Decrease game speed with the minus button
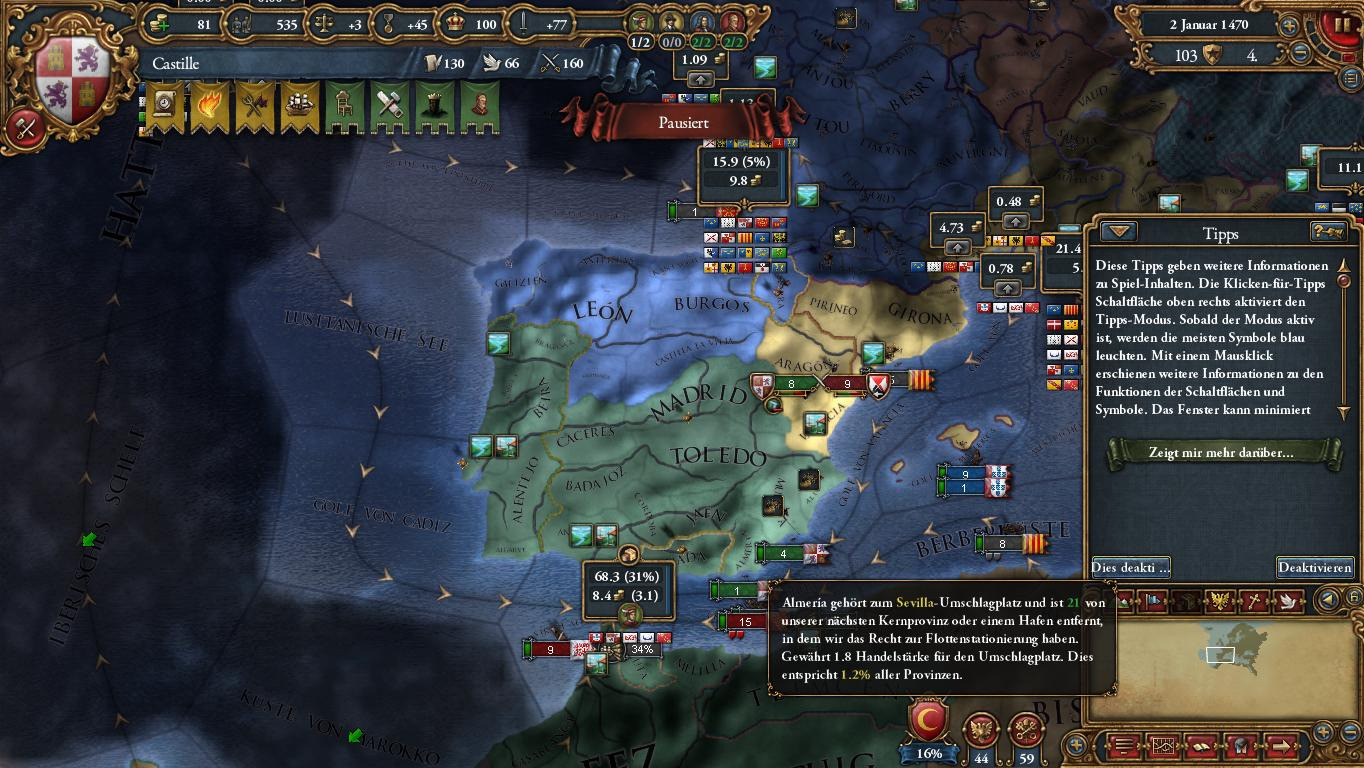Screen dimensions: 1364x768 point(1300,54)
